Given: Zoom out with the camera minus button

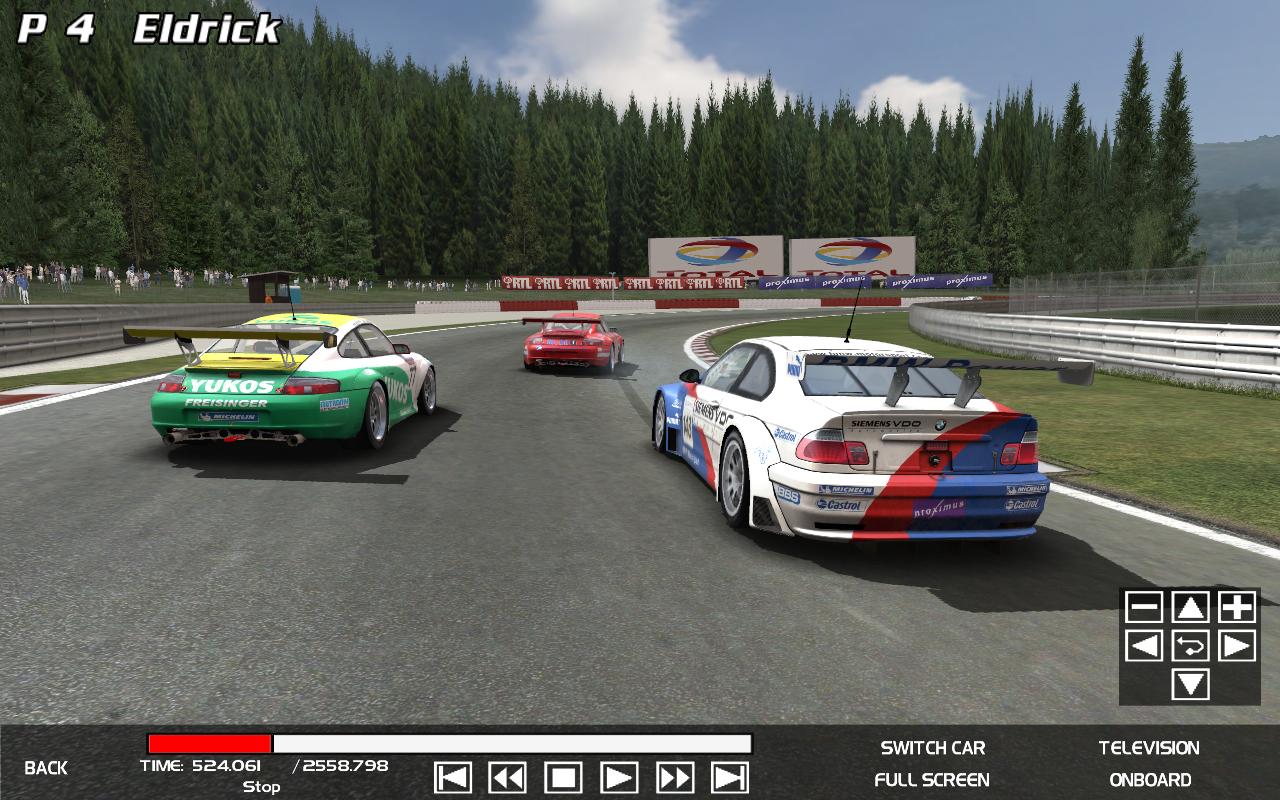Looking at the screenshot, I should [x=1144, y=607].
